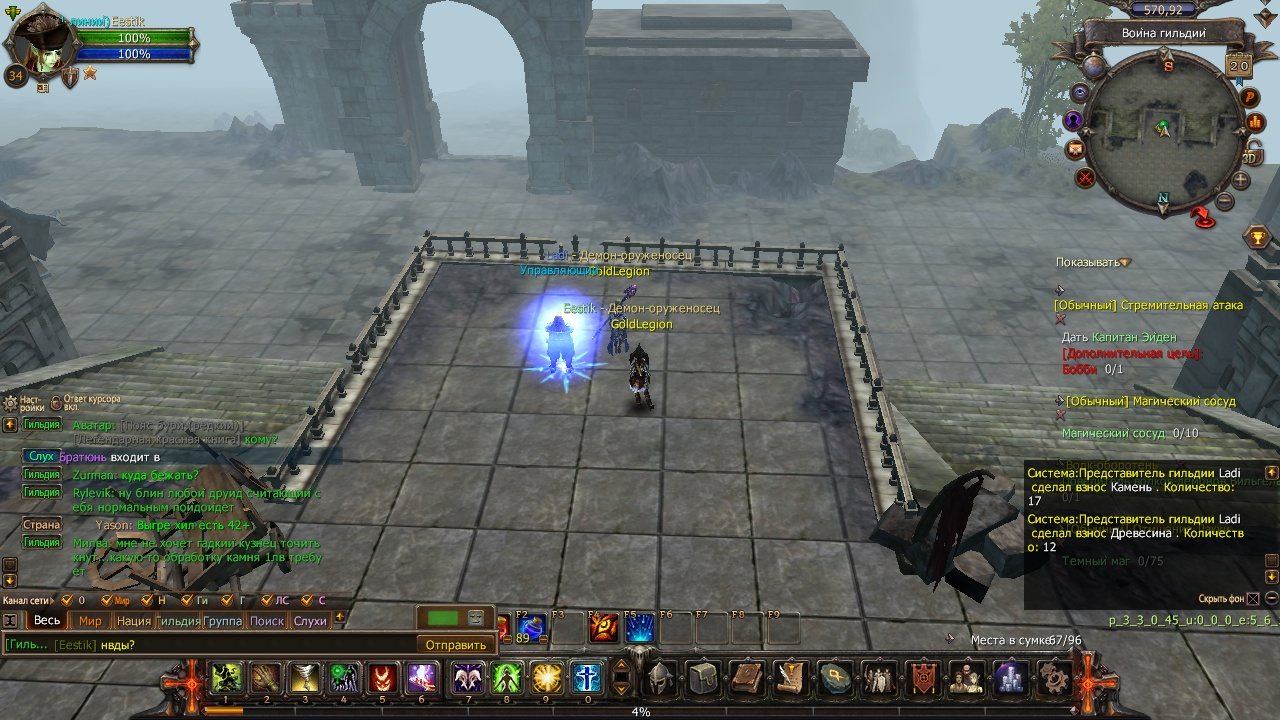Open the guild banner menu icon
This screenshot has width=1280, height=720.
pos(924,679)
